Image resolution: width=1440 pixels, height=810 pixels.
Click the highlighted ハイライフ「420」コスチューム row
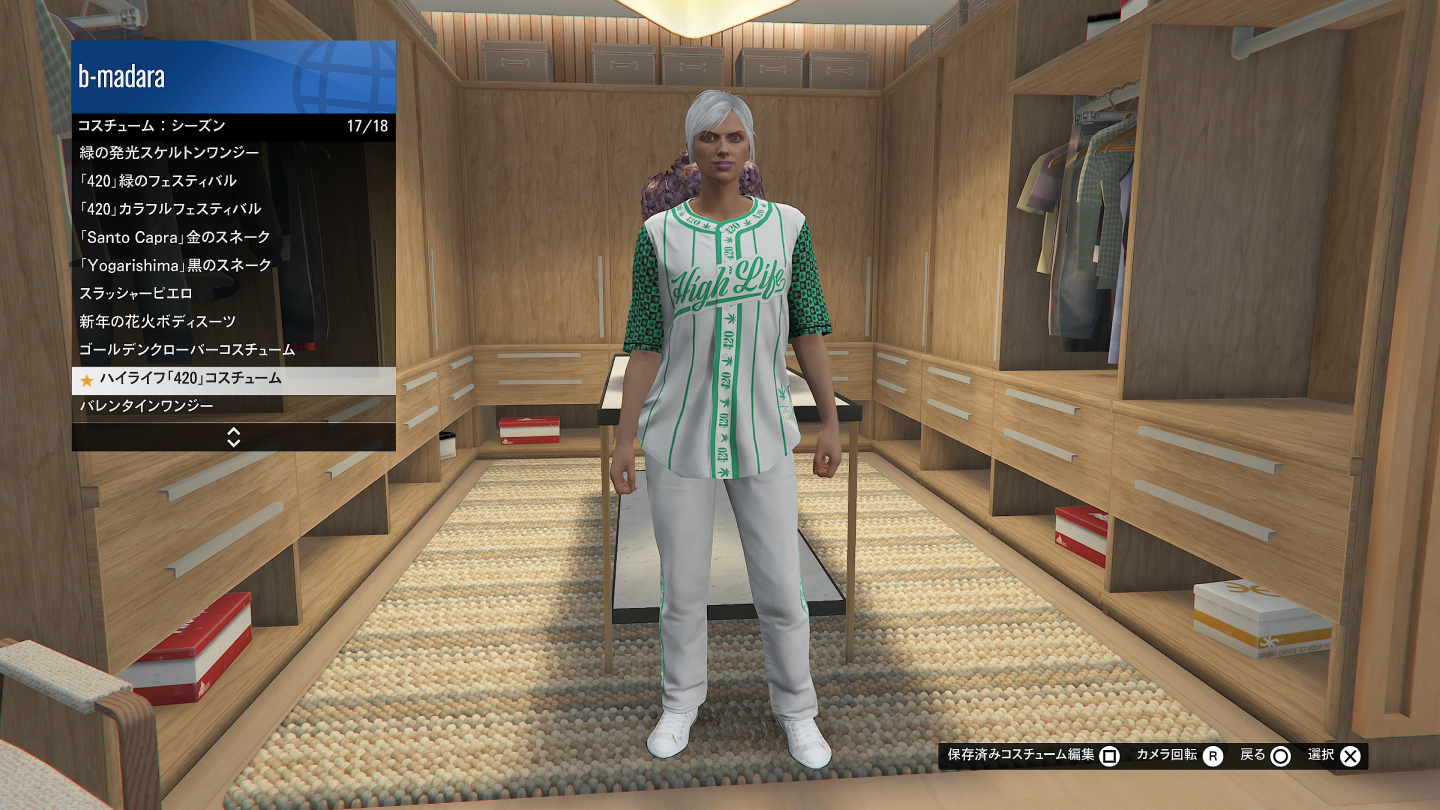pyautogui.click(x=233, y=379)
